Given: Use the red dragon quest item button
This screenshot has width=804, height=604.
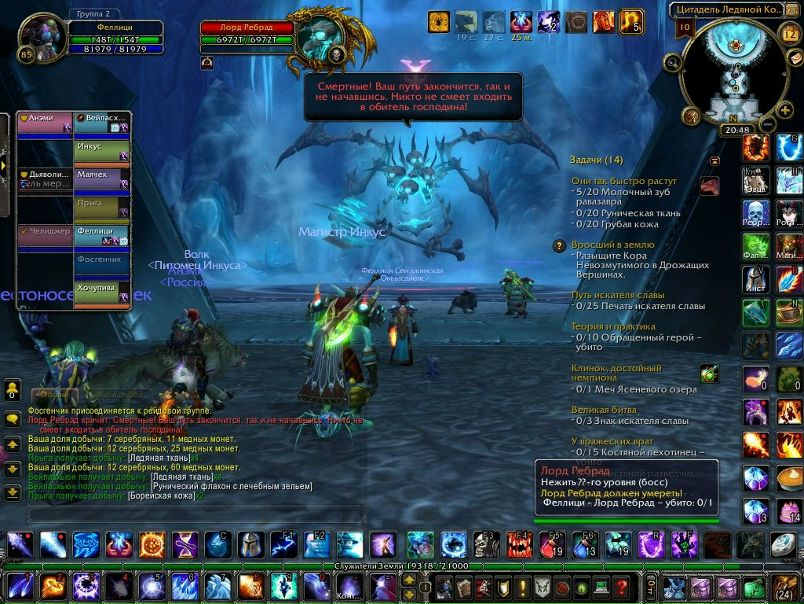Looking at the screenshot, I should (709, 185).
